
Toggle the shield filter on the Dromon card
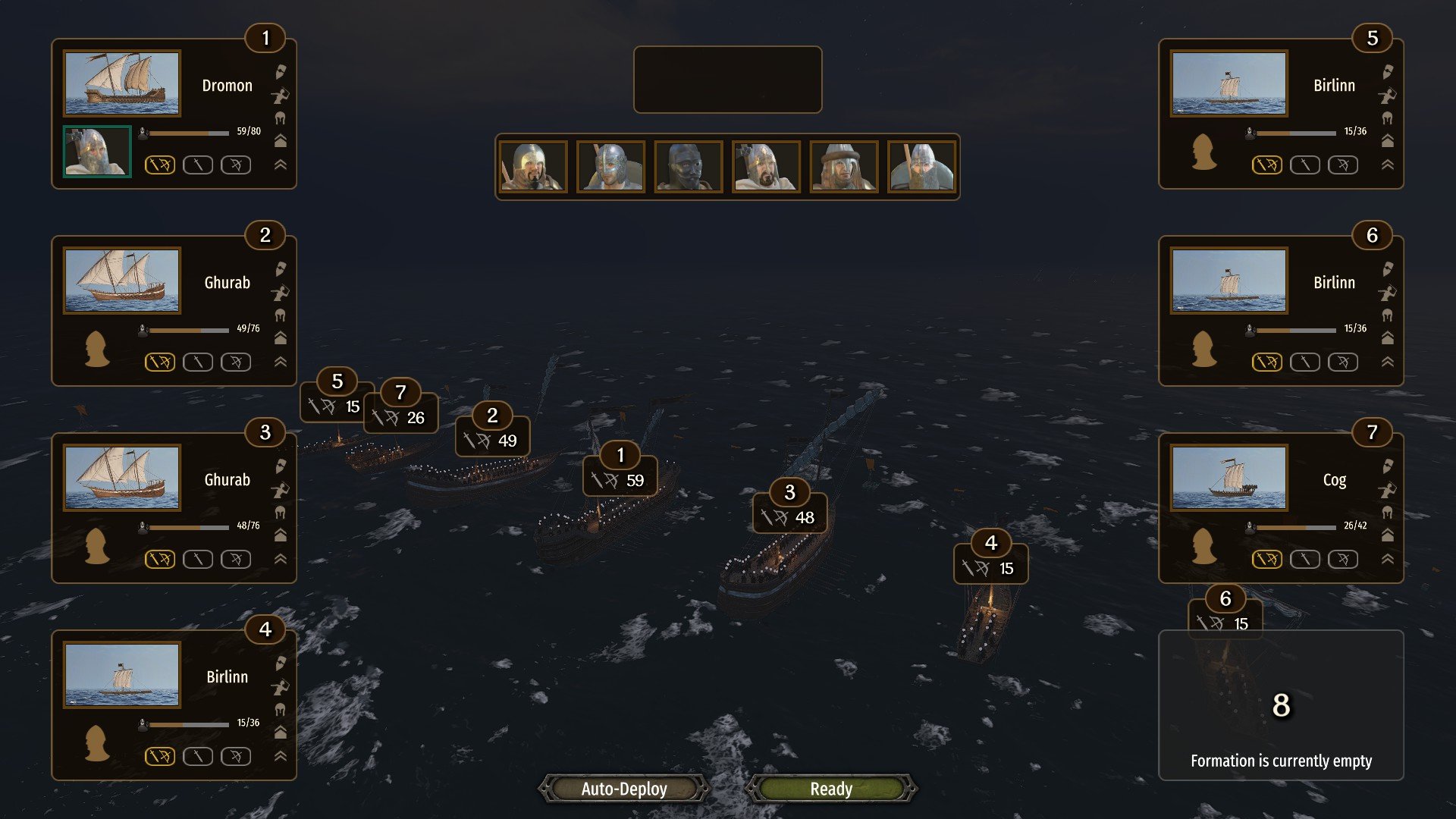pos(281,72)
